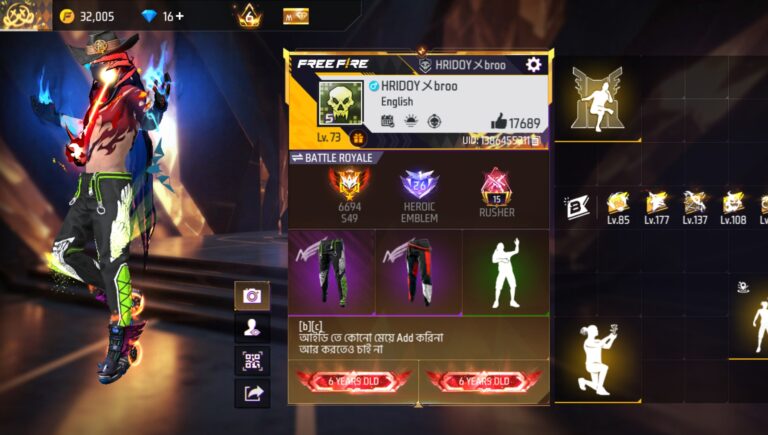Tap the skull avatar picture
Viewport: 768px width, 435px height.
[339, 103]
